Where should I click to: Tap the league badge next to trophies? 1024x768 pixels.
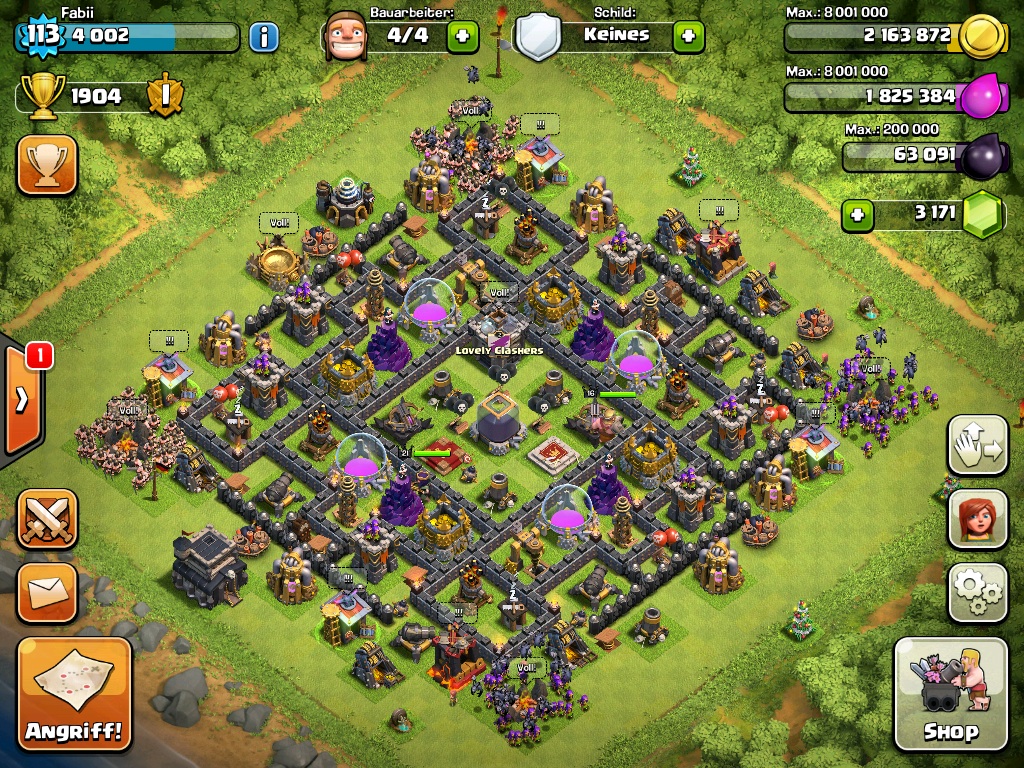pyautogui.click(x=163, y=97)
